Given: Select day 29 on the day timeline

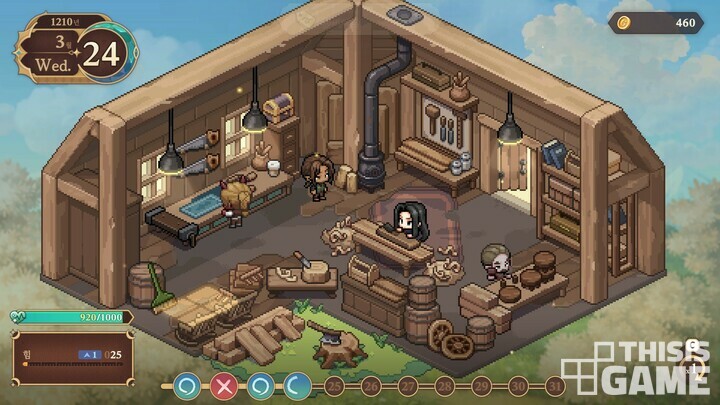Looking at the screenshot, I should tap(481, 386).
